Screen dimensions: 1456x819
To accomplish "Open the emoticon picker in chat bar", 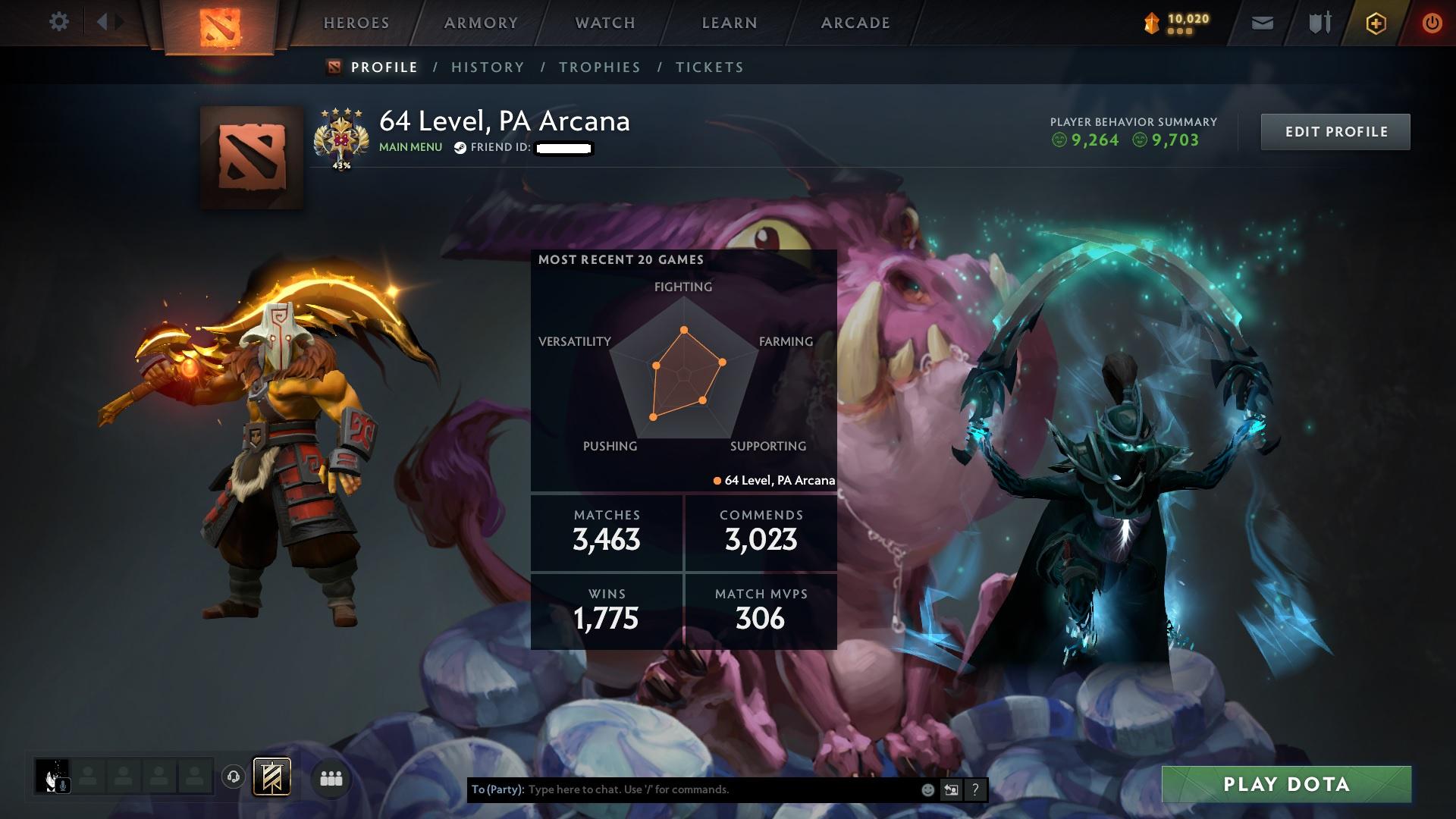I will point(927,789).
